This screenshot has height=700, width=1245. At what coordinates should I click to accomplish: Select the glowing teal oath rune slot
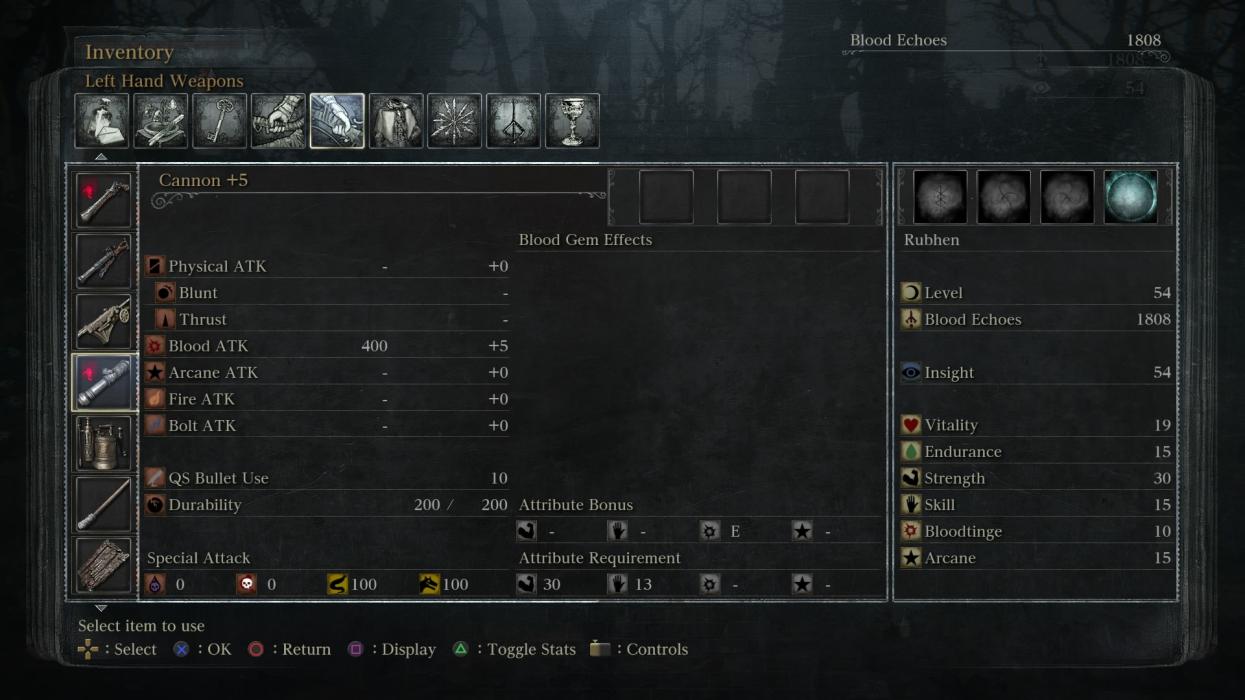[x=1131, y=196]
